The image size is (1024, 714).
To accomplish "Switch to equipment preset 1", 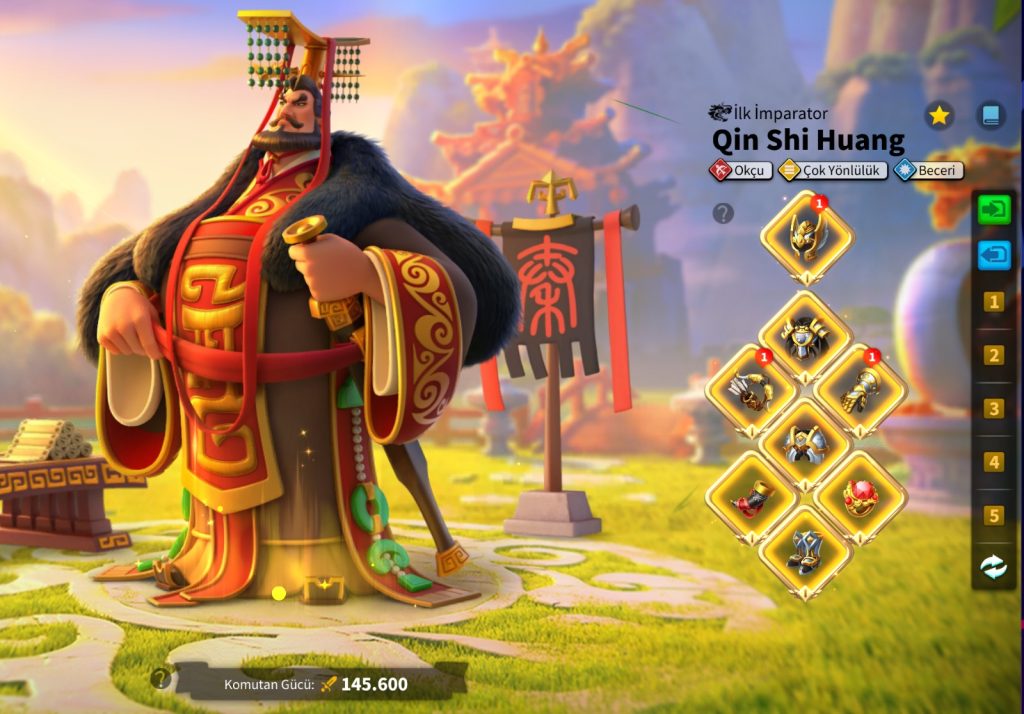I will [994, 302].
